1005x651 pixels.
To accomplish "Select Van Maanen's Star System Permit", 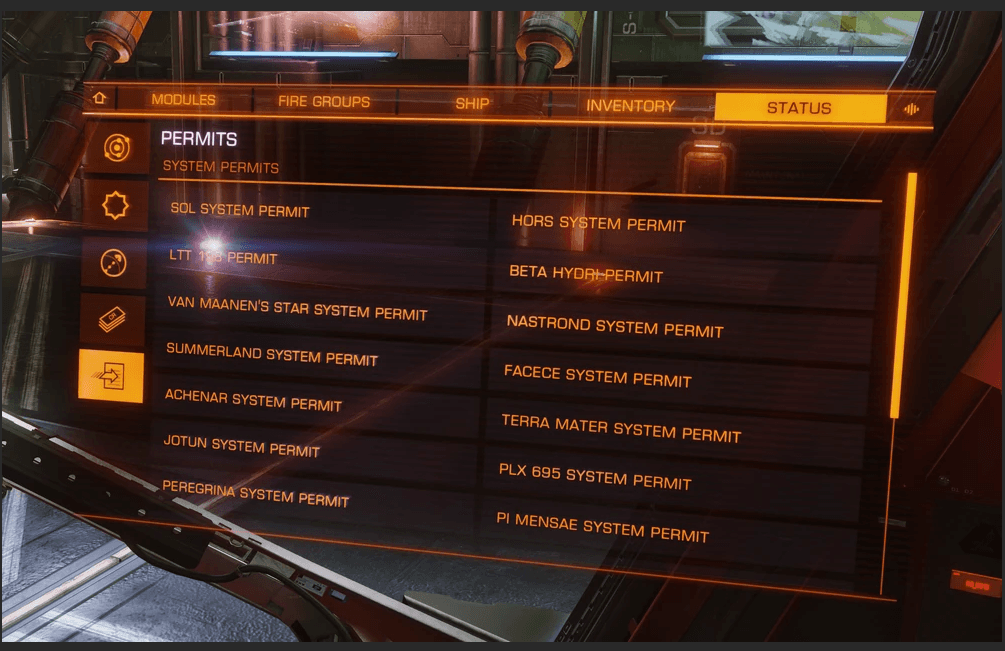I will click(x=297, y=308).
